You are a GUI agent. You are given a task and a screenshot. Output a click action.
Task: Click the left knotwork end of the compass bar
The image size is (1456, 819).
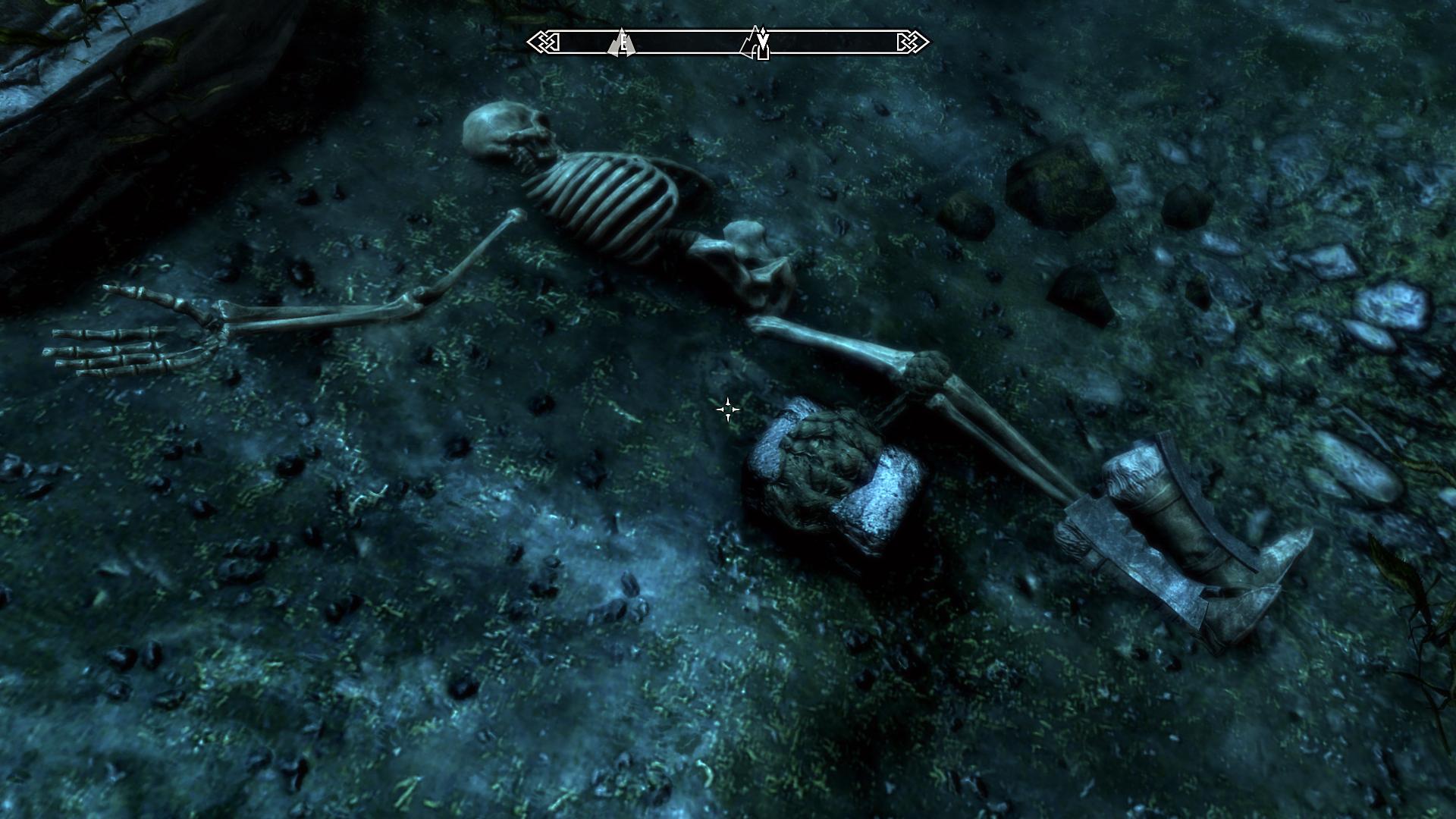(x=544, y=40)
